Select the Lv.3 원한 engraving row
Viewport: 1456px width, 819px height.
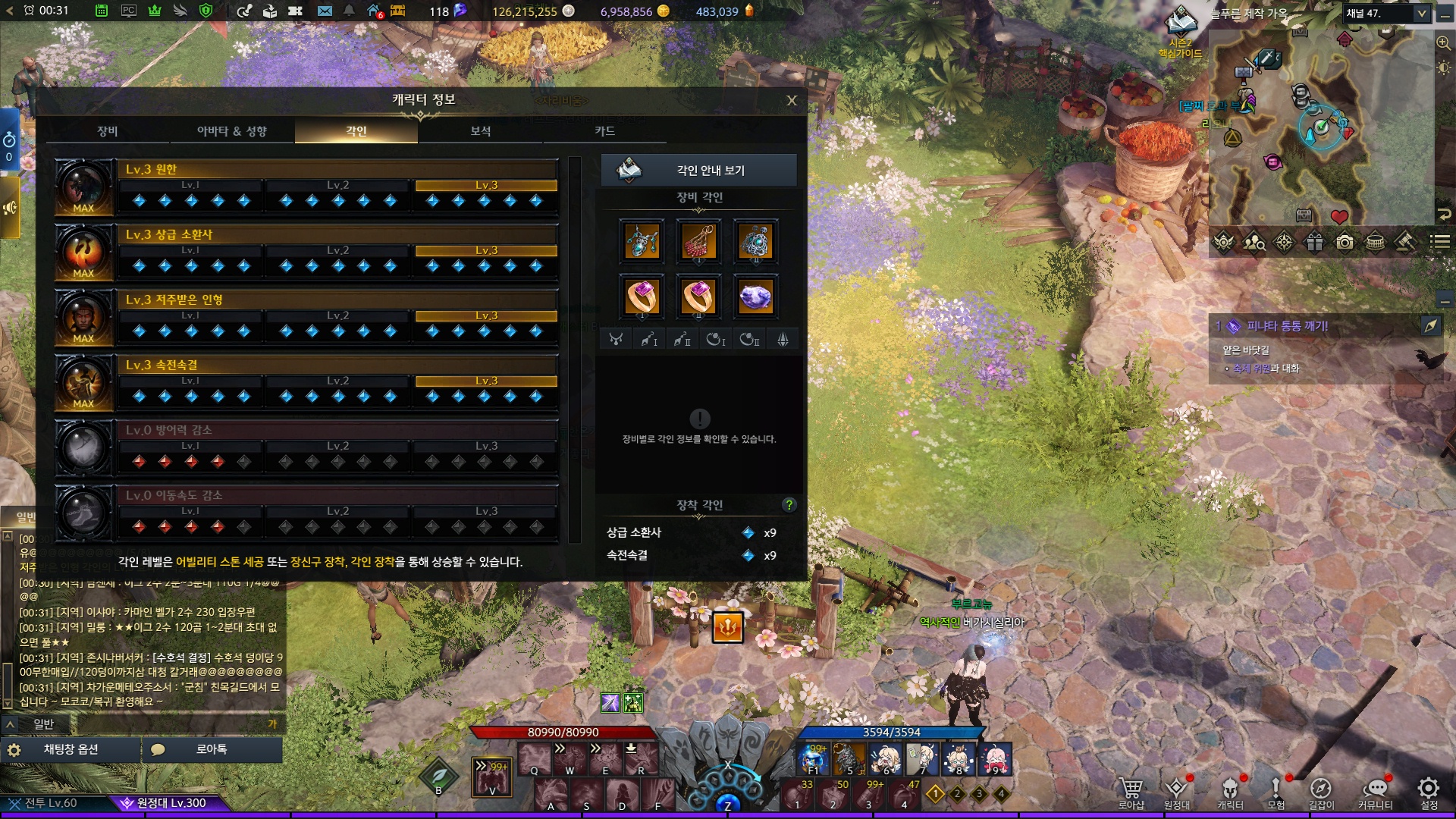pyautogui.click(x=337, y=170)
